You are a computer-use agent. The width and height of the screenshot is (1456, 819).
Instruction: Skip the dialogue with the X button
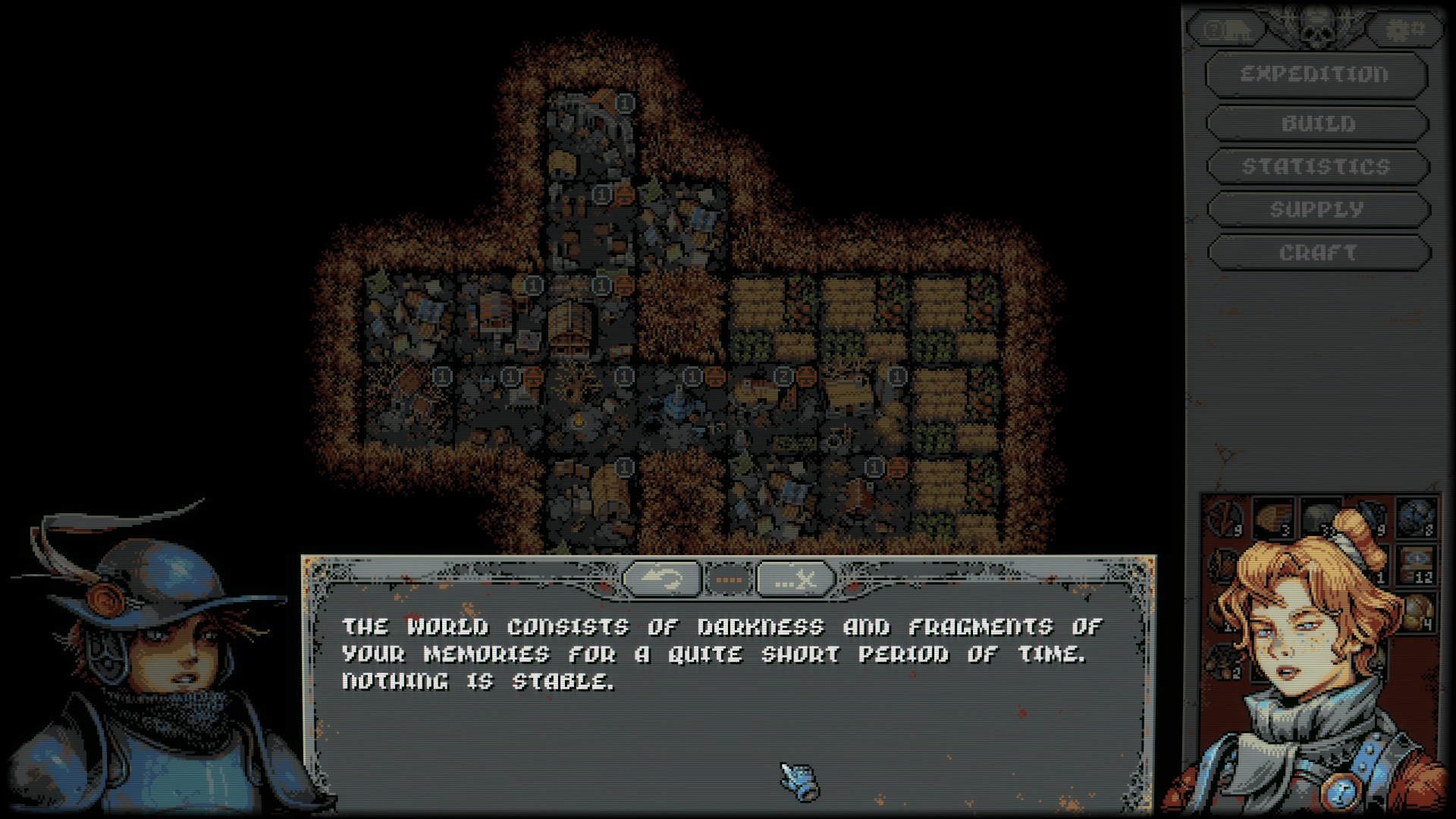click(795, 580)
